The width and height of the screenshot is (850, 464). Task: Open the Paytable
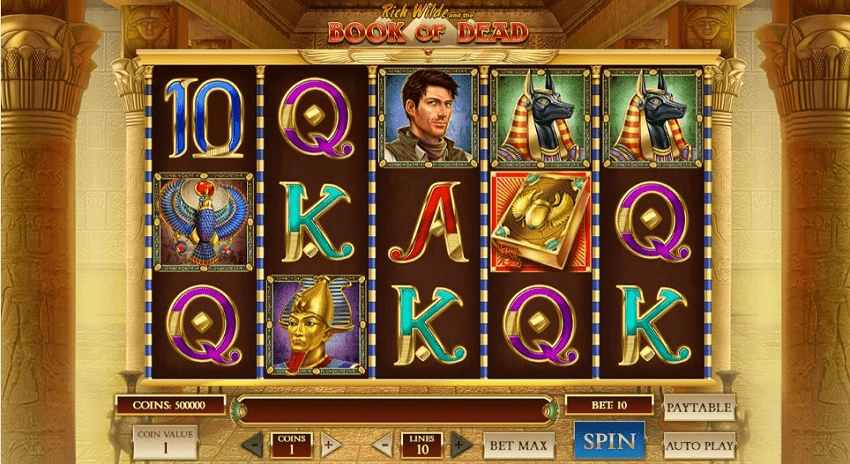pos(698,407)
